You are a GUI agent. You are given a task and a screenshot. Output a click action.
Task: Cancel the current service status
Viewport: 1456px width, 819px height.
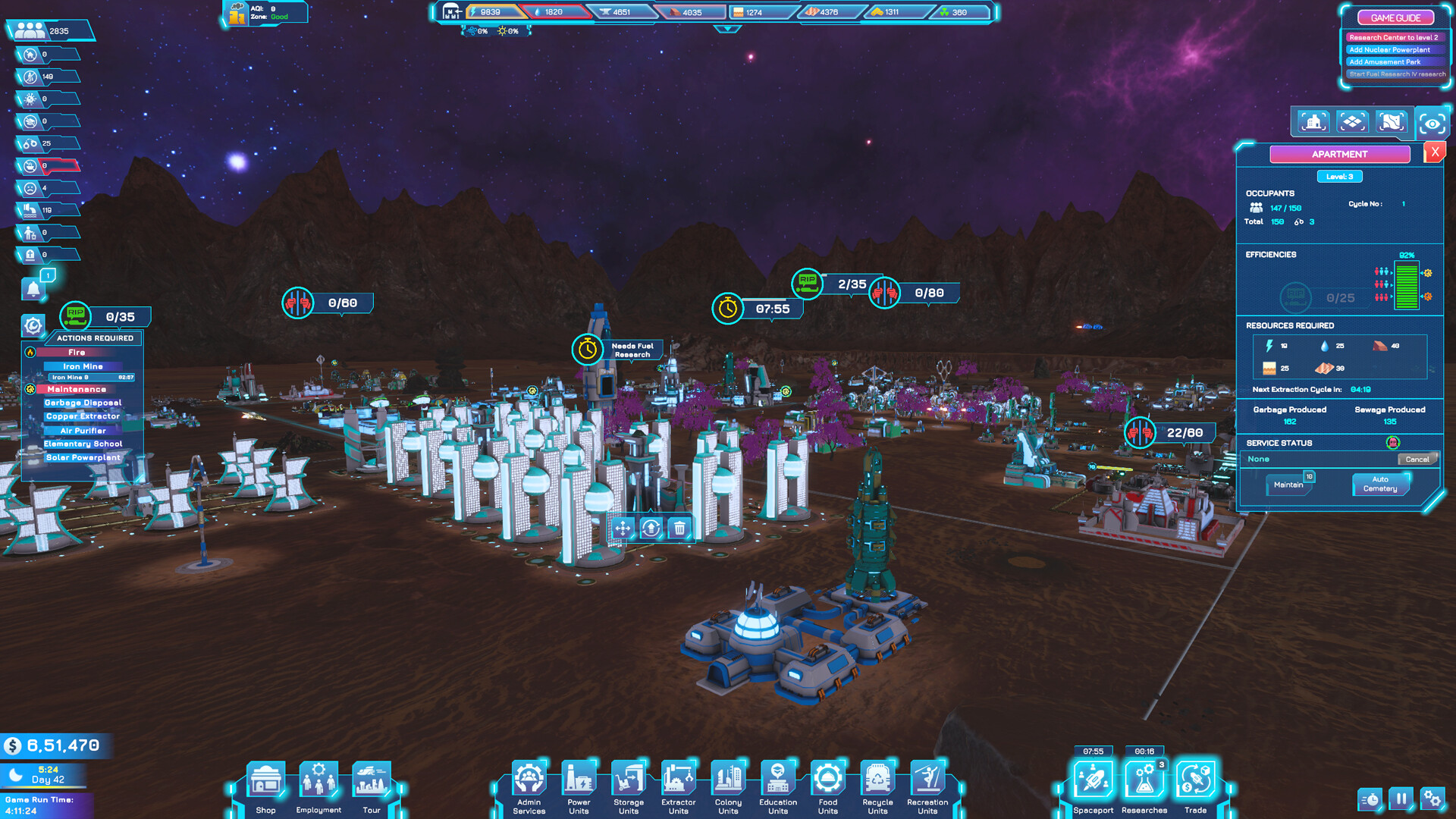(1417, 460)
